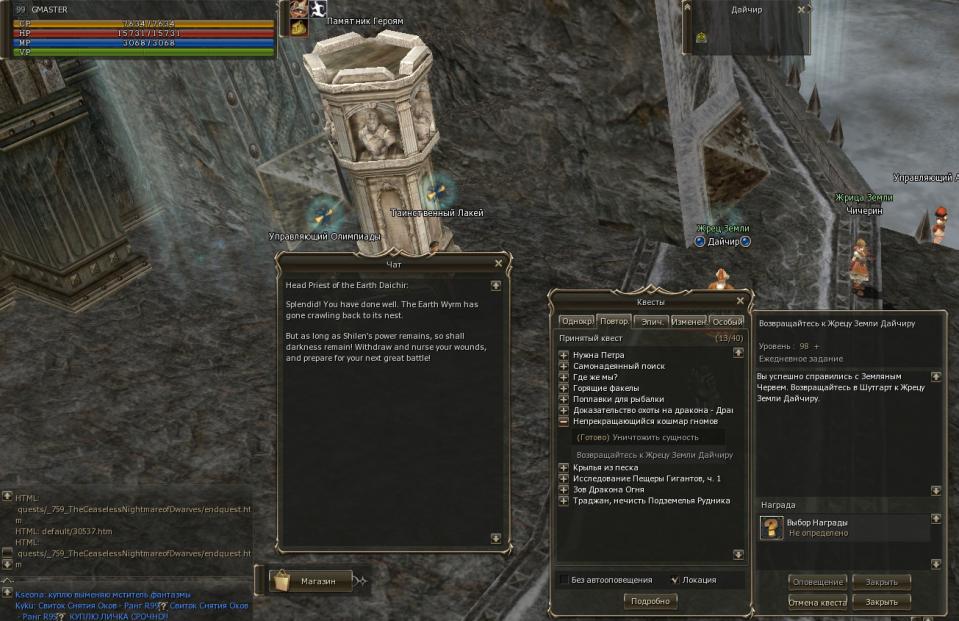Close the Дайчир target window

click(x=801, y=9)
